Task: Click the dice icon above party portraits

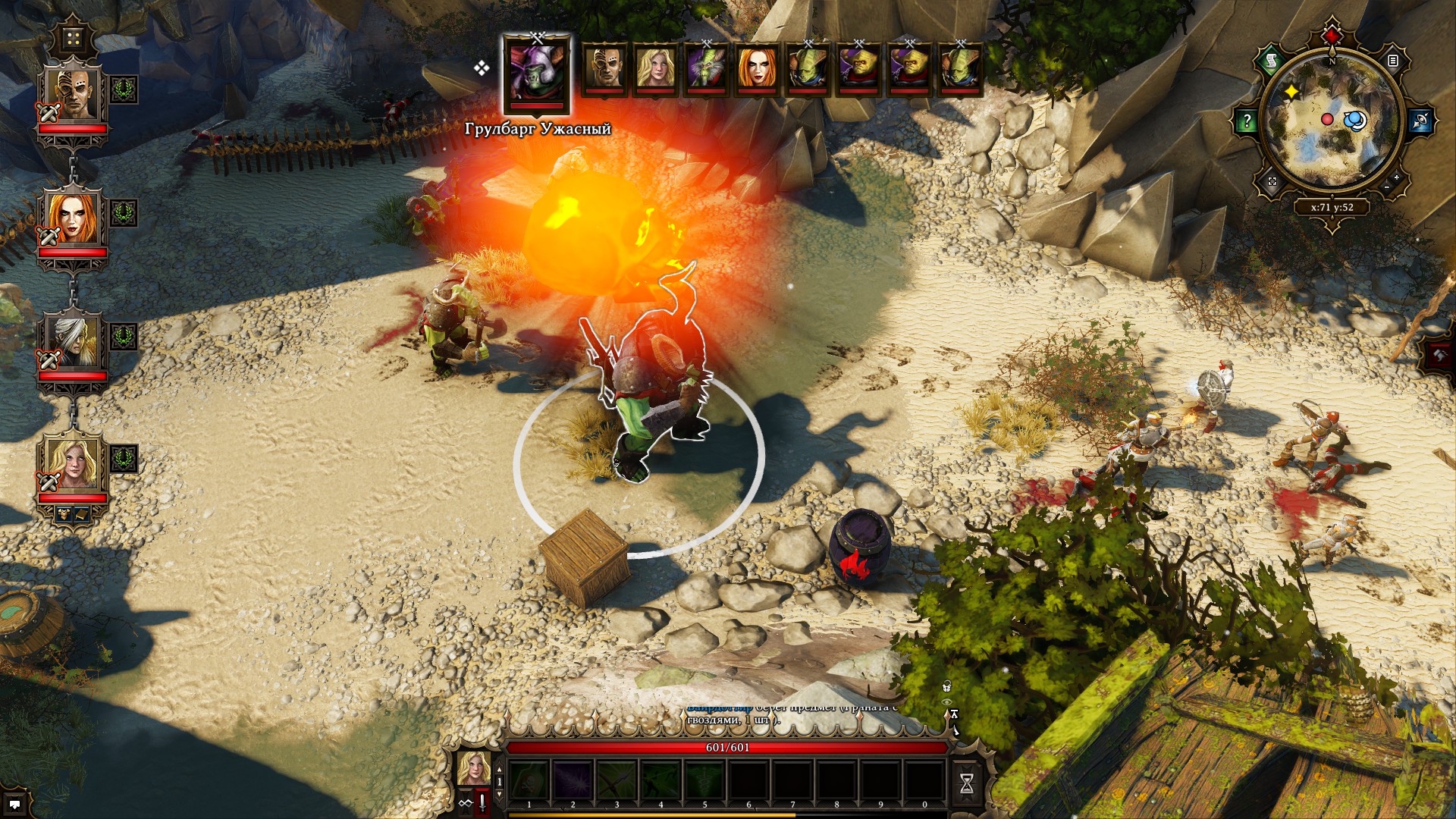Action: (x=74, y=38)
